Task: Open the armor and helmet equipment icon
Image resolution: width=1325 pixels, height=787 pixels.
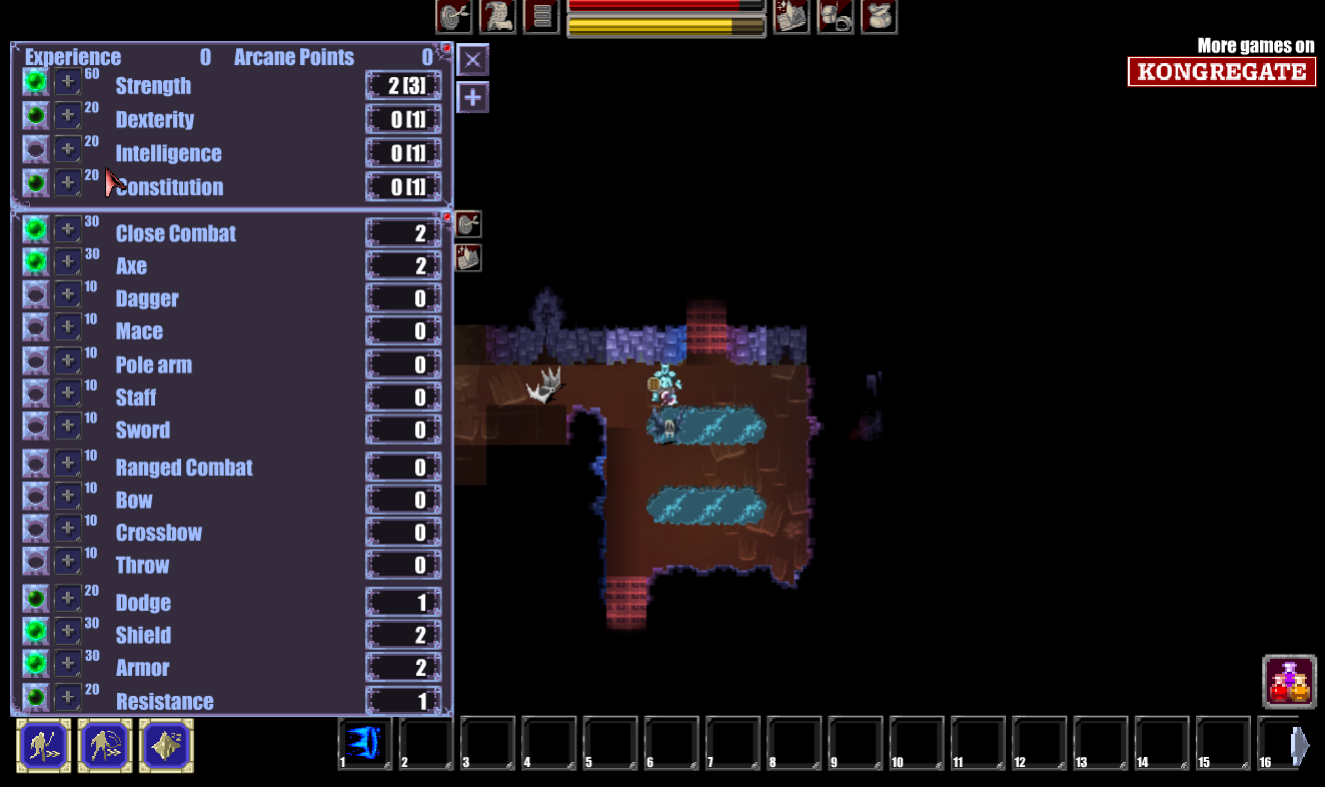Action: click(835, 16)
